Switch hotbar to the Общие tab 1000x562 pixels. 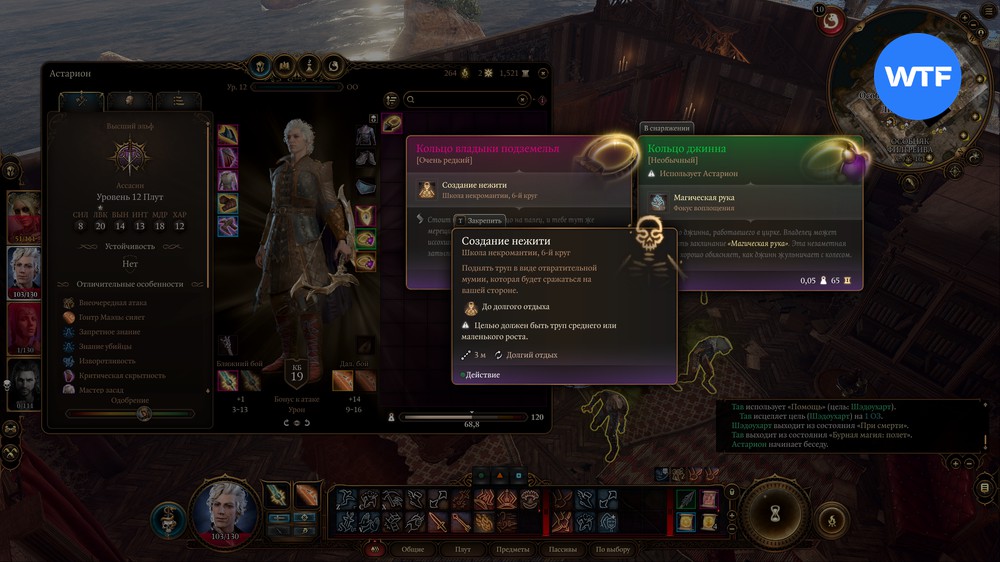(413, 549)
